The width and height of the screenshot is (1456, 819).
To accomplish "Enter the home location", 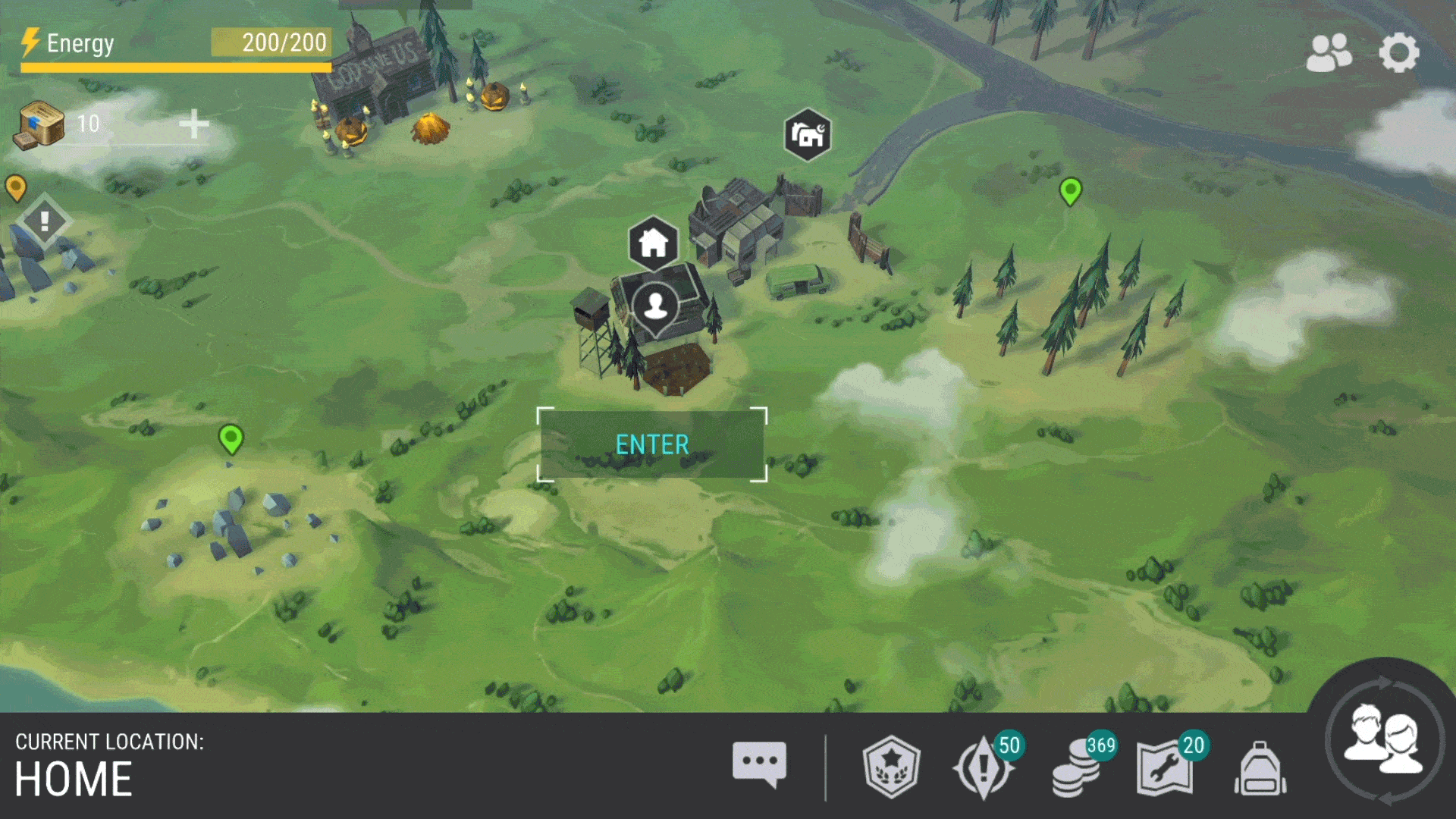I will pos(652,444).
